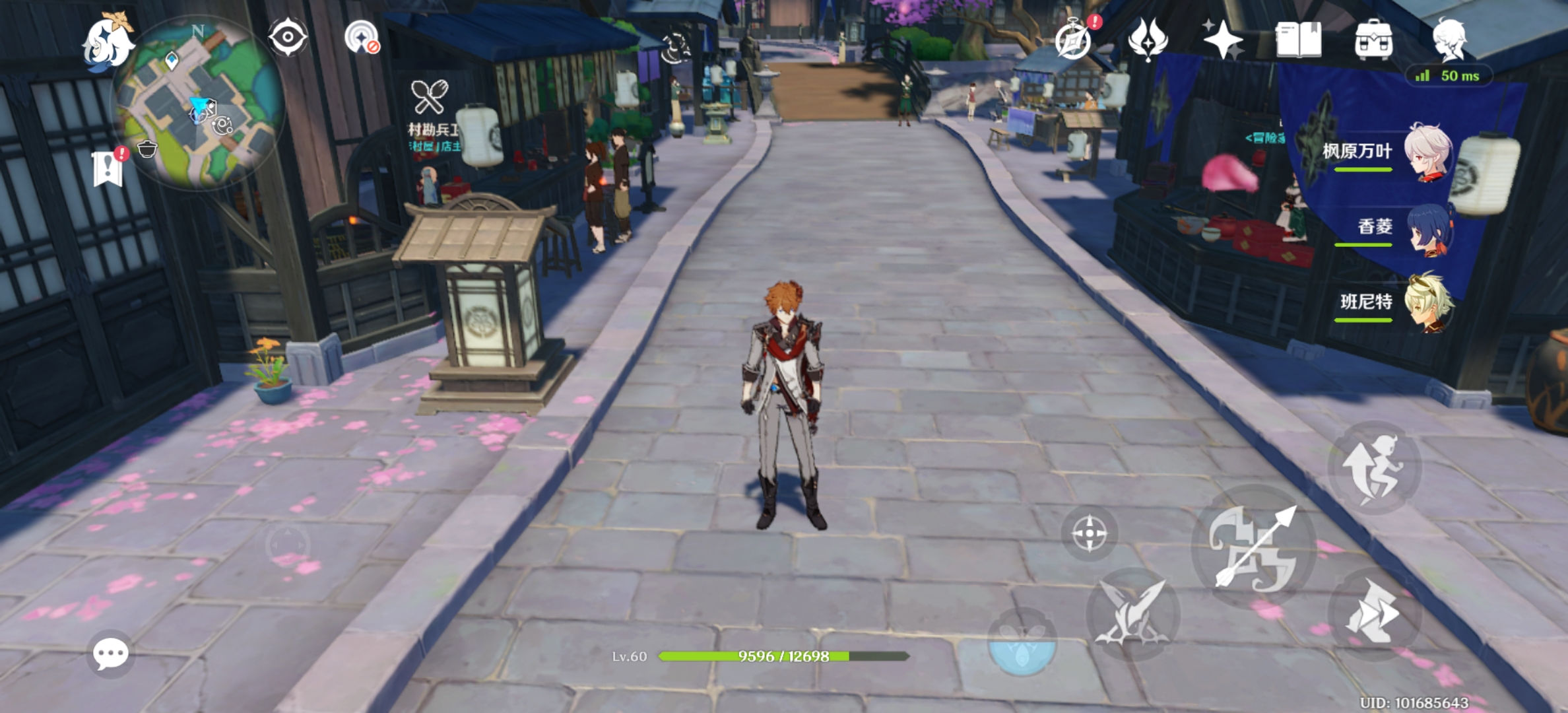The height and width of the screenshot is (713, 1568).
Task: Open the compass events icon
Action: [x=1074, y=40]
